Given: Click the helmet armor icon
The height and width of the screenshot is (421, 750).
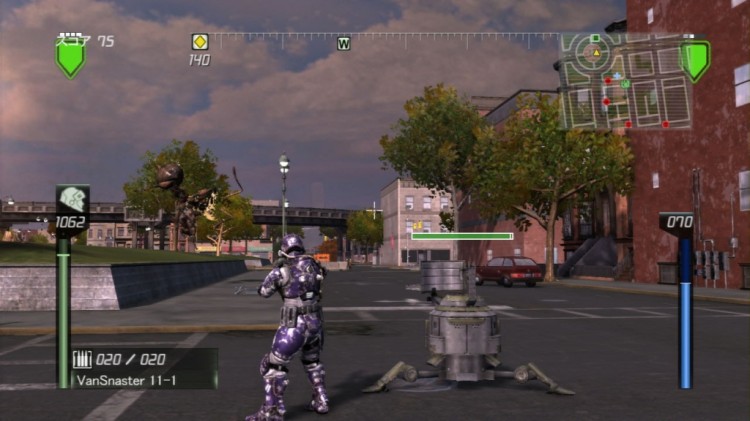Looking at the screenshot, I should (71, 199).
